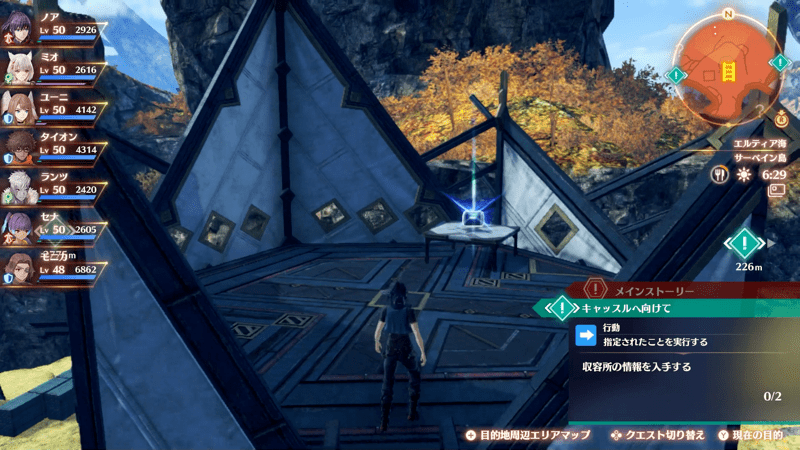Select Sena's party portrait
Screen dimensions: 800x450
tap(19, 228)
